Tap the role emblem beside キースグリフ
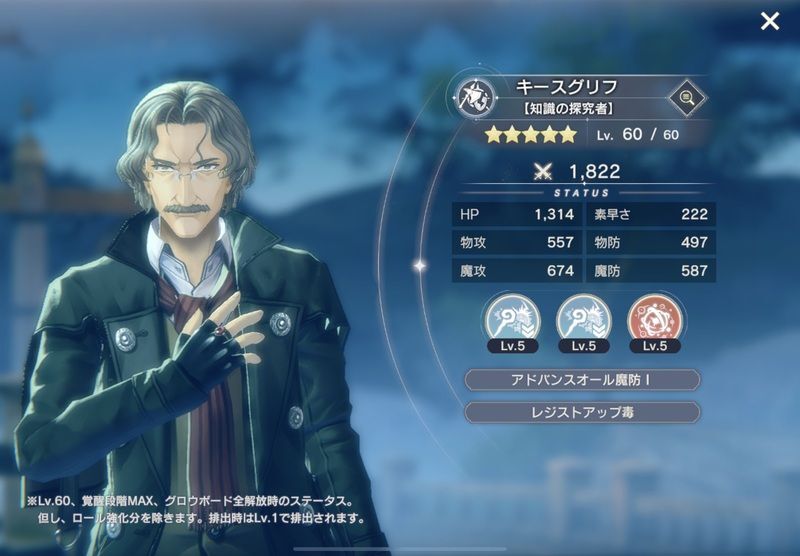 point(472,97)
